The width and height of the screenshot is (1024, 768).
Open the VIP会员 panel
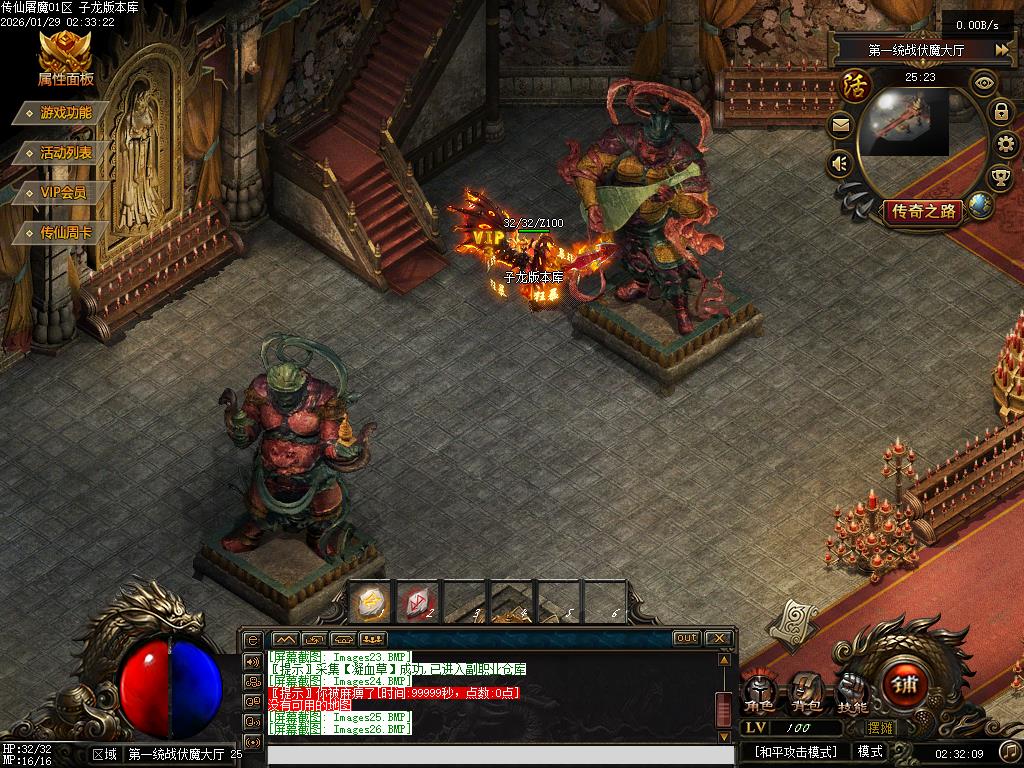pos(63,193)
